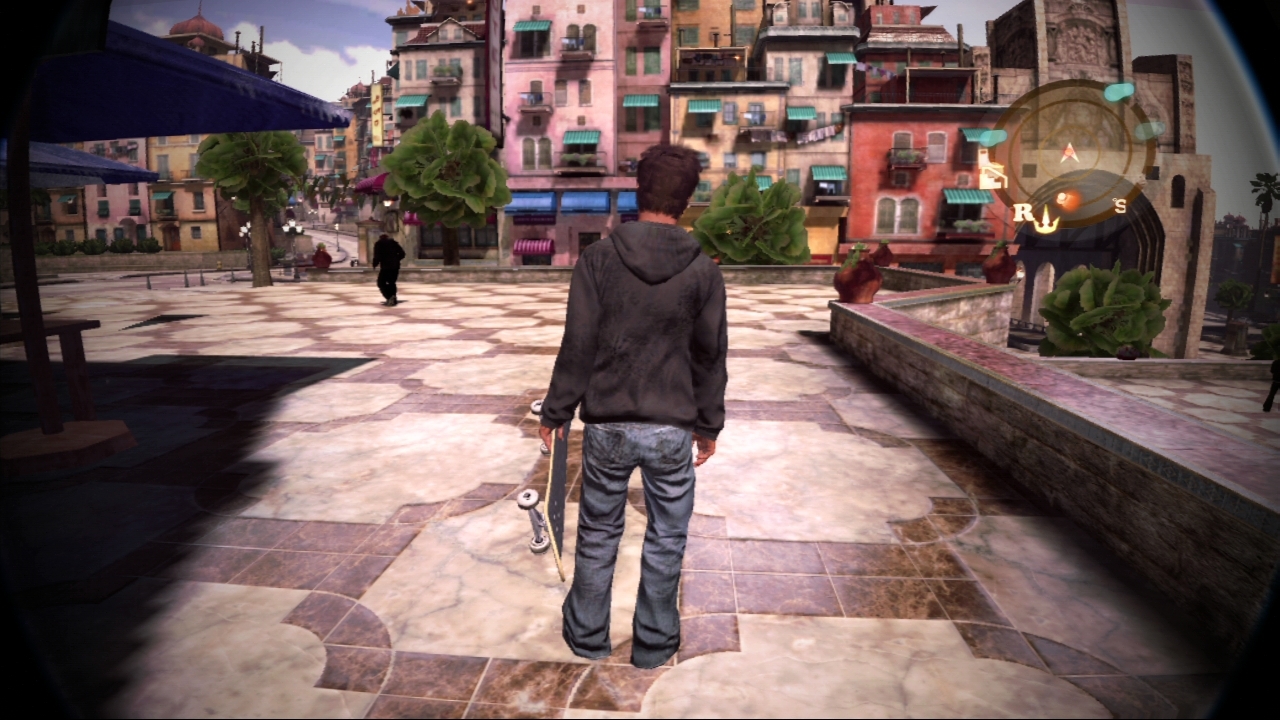
Task: Click the glowing orange orb radar marker
Action: pyautogui.click(x=1066, y=200)
